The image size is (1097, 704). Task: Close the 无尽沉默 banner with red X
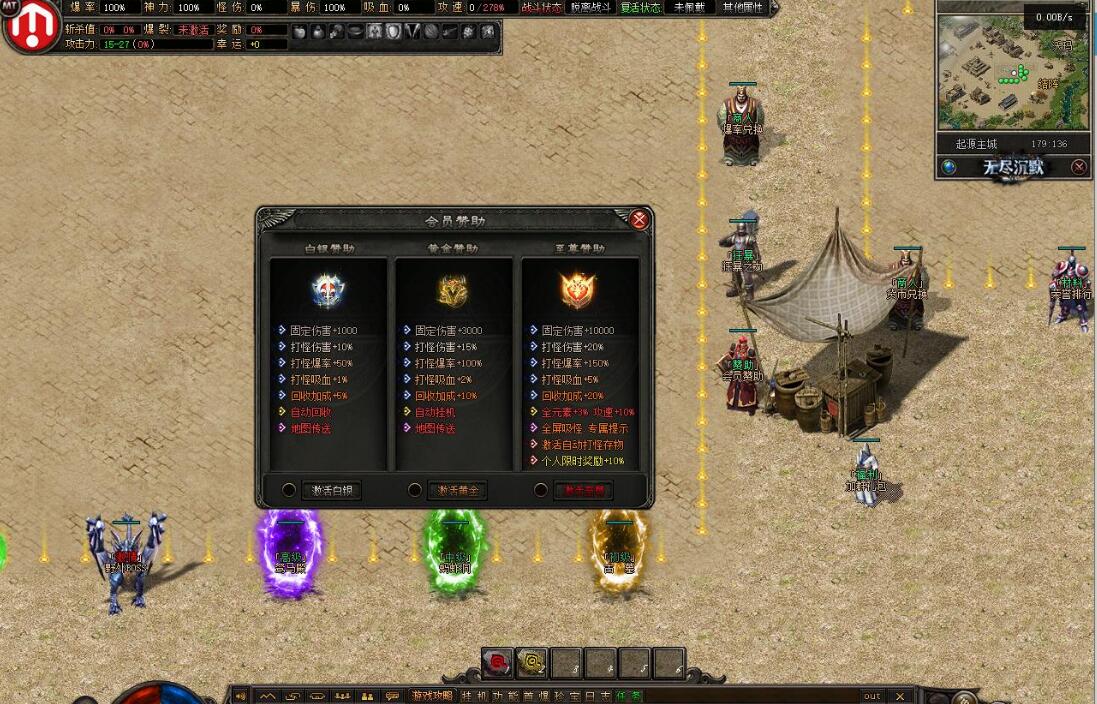(1079, 167)
